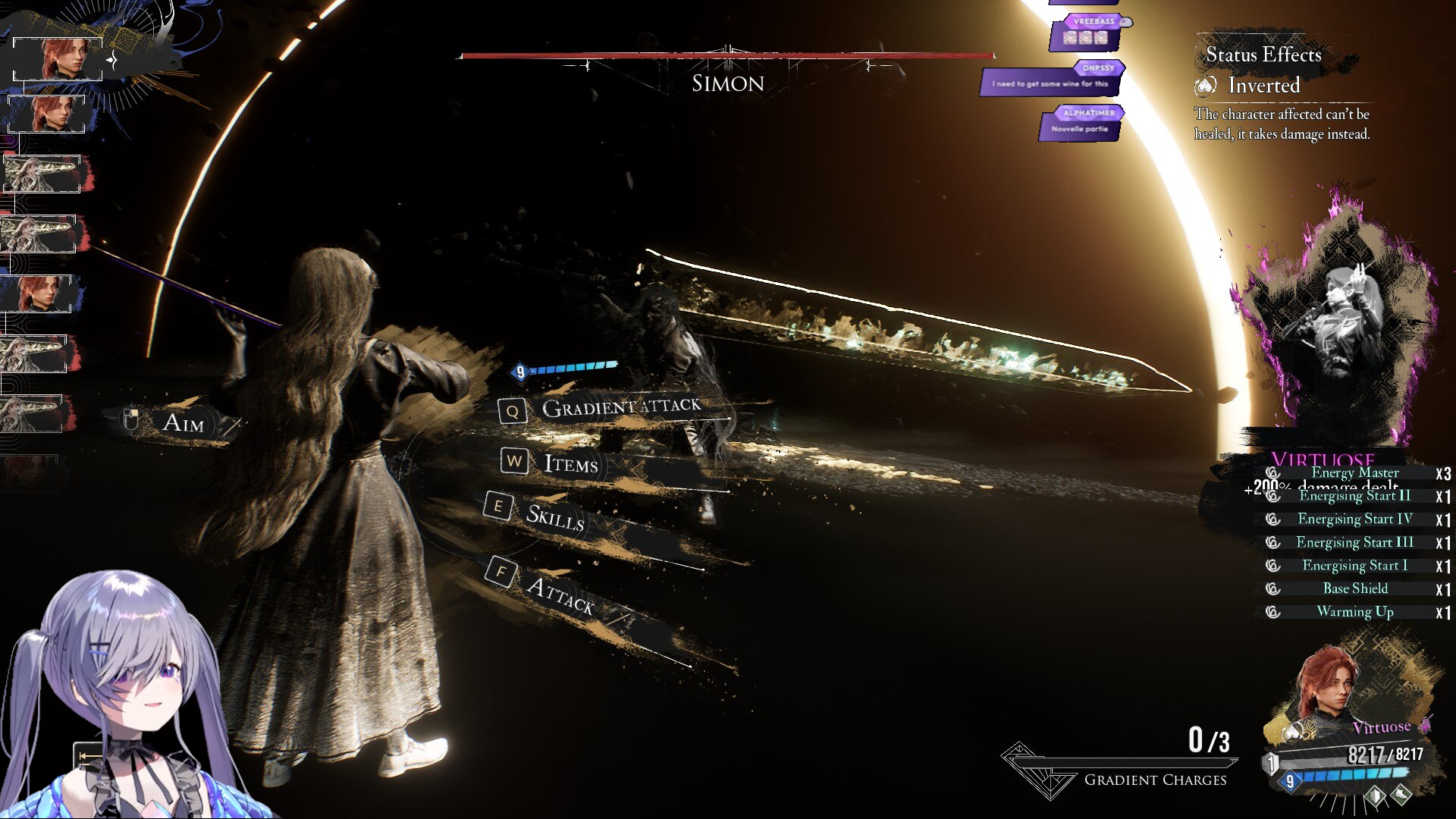This screenshot has width=1456, height=819.
Task: Open the Items battle command
Action: (570, 463)
